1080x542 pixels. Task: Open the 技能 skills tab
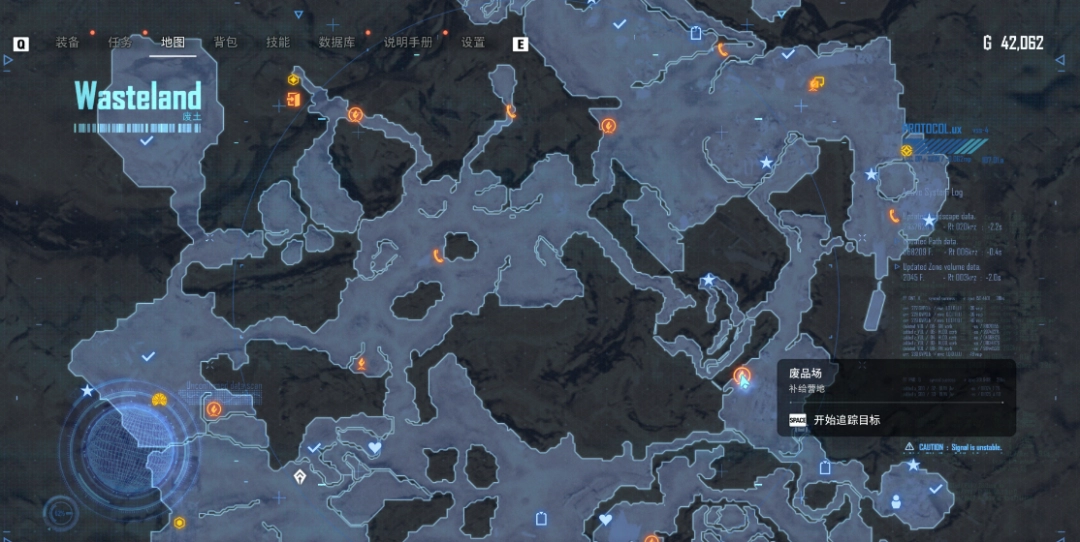pos(278,42)
